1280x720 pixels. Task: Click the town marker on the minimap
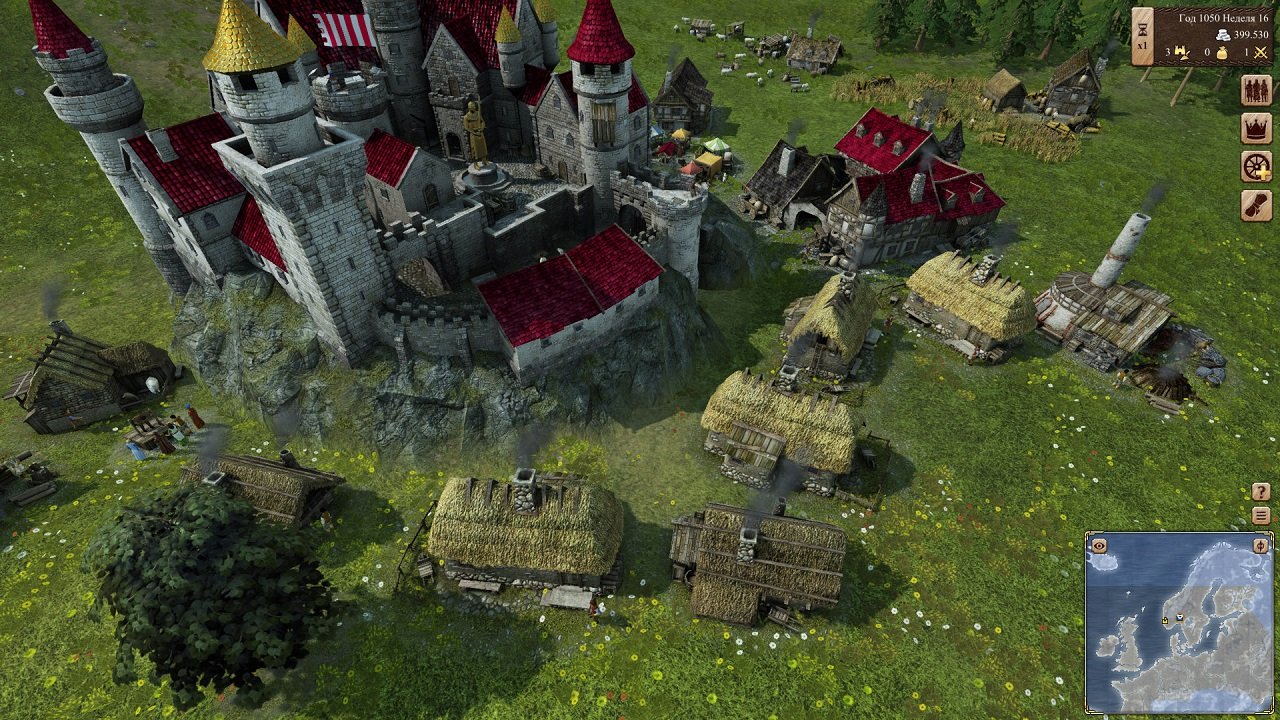coord(1178,617)
